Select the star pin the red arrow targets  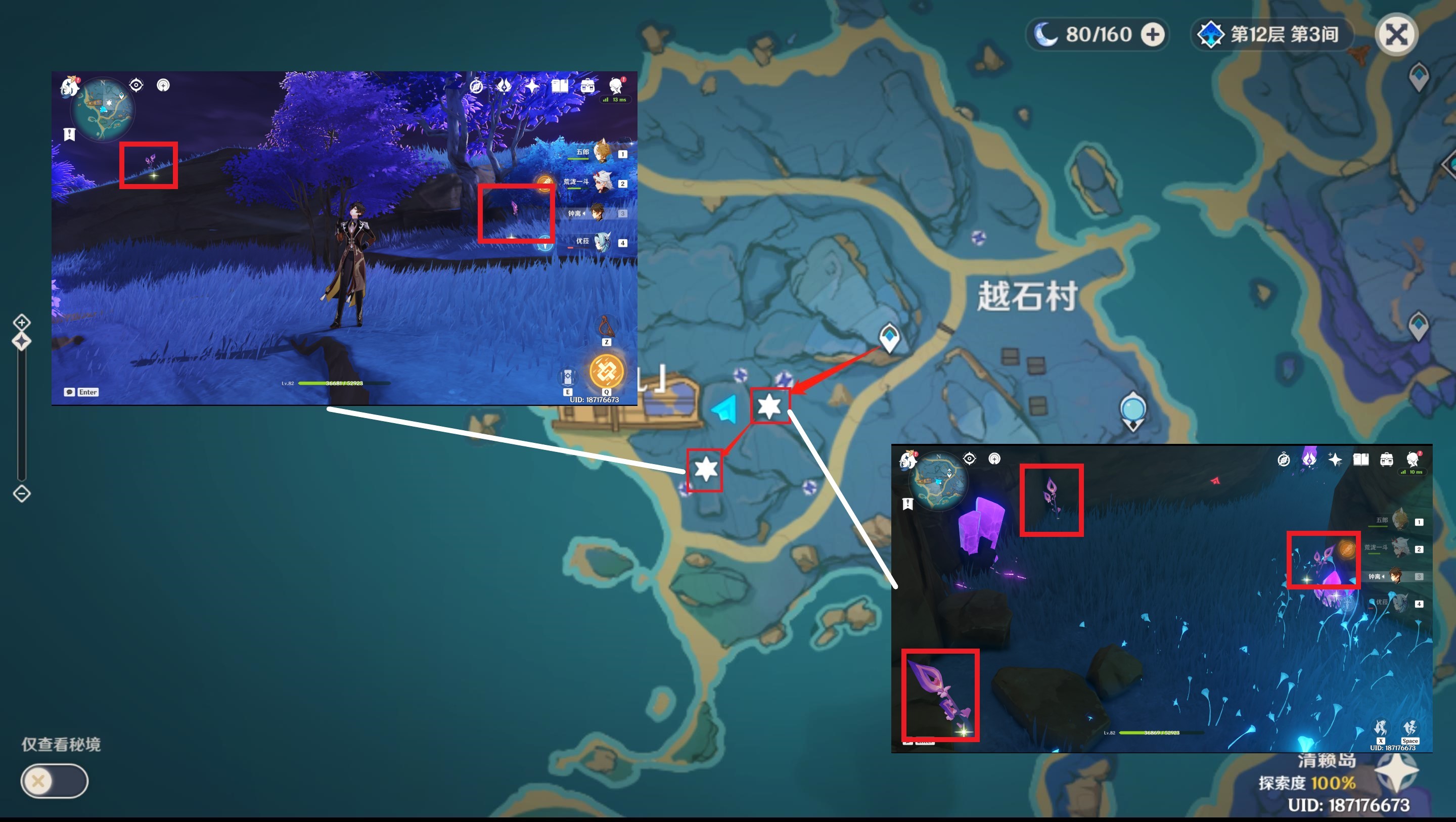coord(769,406)
